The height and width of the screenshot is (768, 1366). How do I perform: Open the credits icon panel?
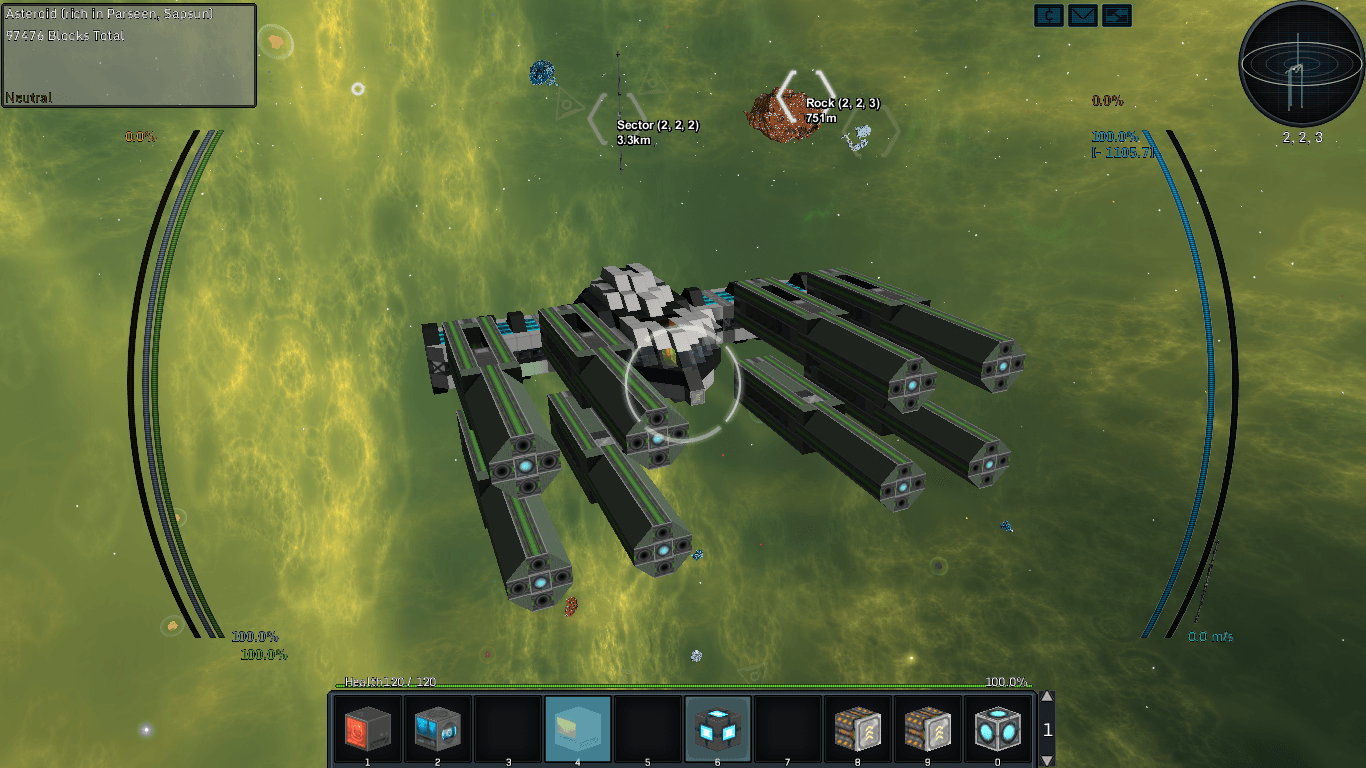[1049, 15]
